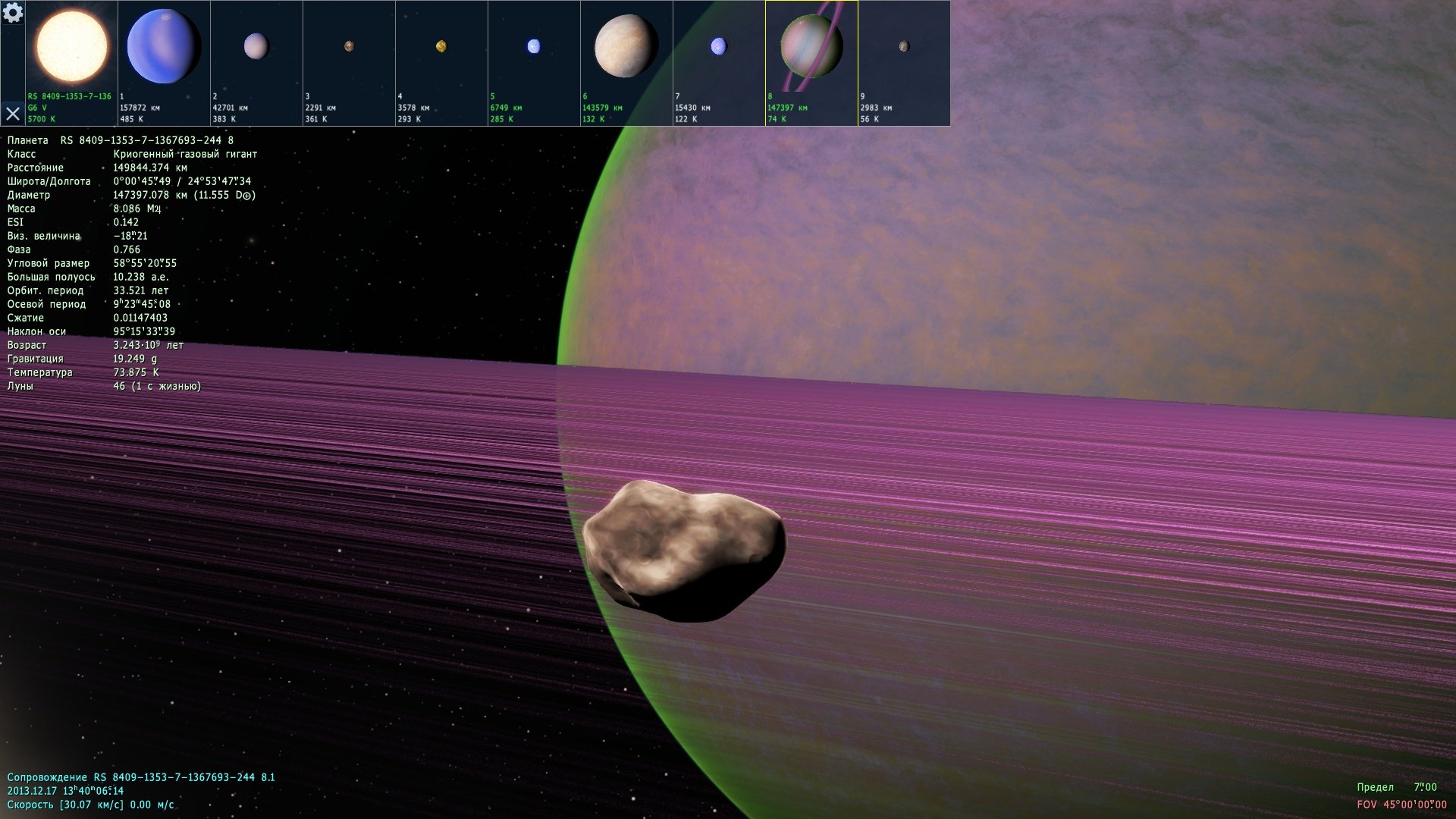Open the gear settings icon
Image resolution: width=1456 pixels, height=819 pixels.
pyautogui.click(x=13, y=12)
